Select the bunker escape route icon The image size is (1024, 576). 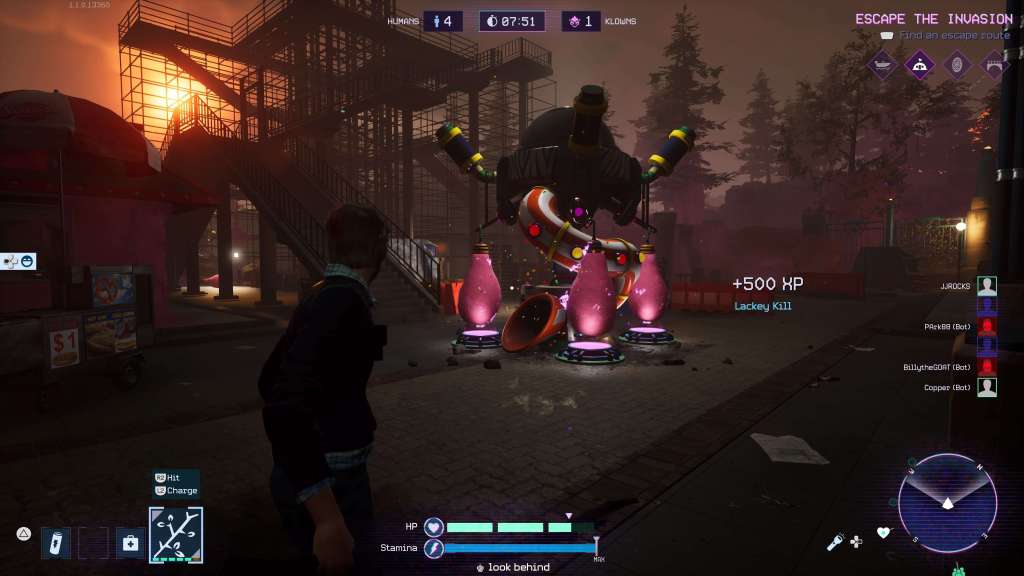[x=919, y=66]
